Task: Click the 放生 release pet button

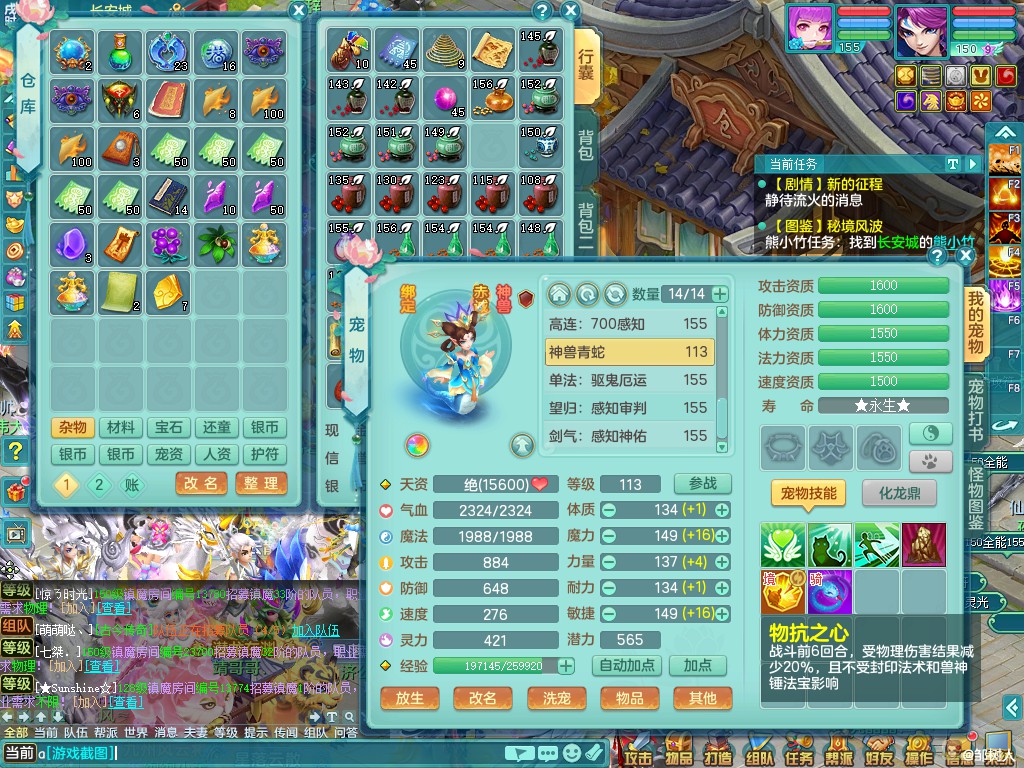Action: tap(410, 698)
